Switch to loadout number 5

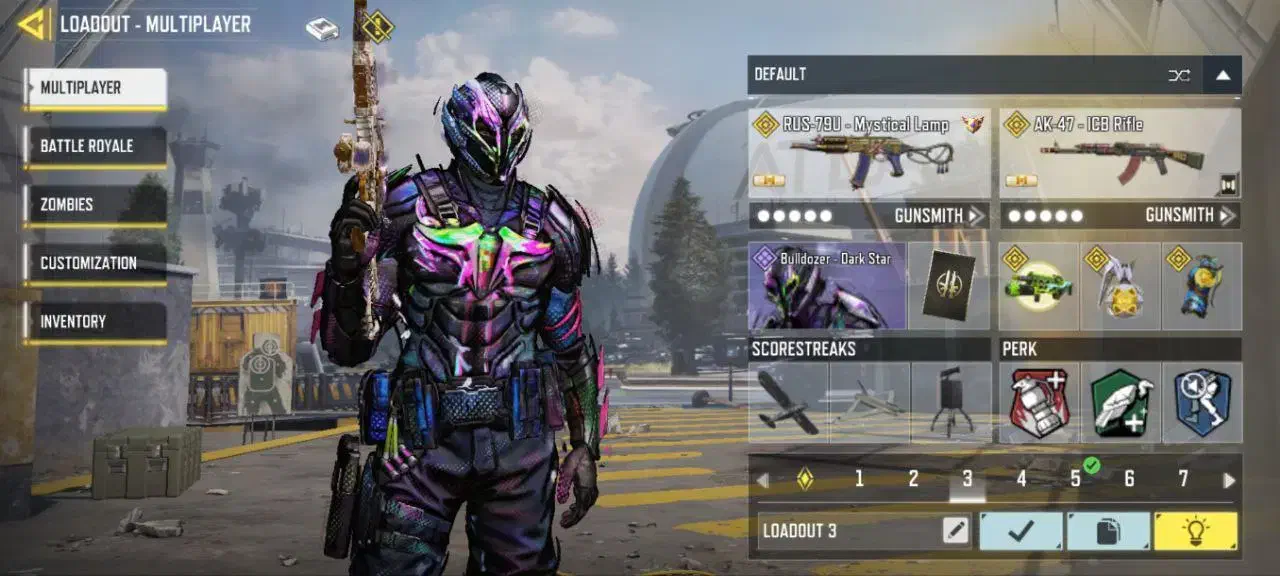(1076, 479)
